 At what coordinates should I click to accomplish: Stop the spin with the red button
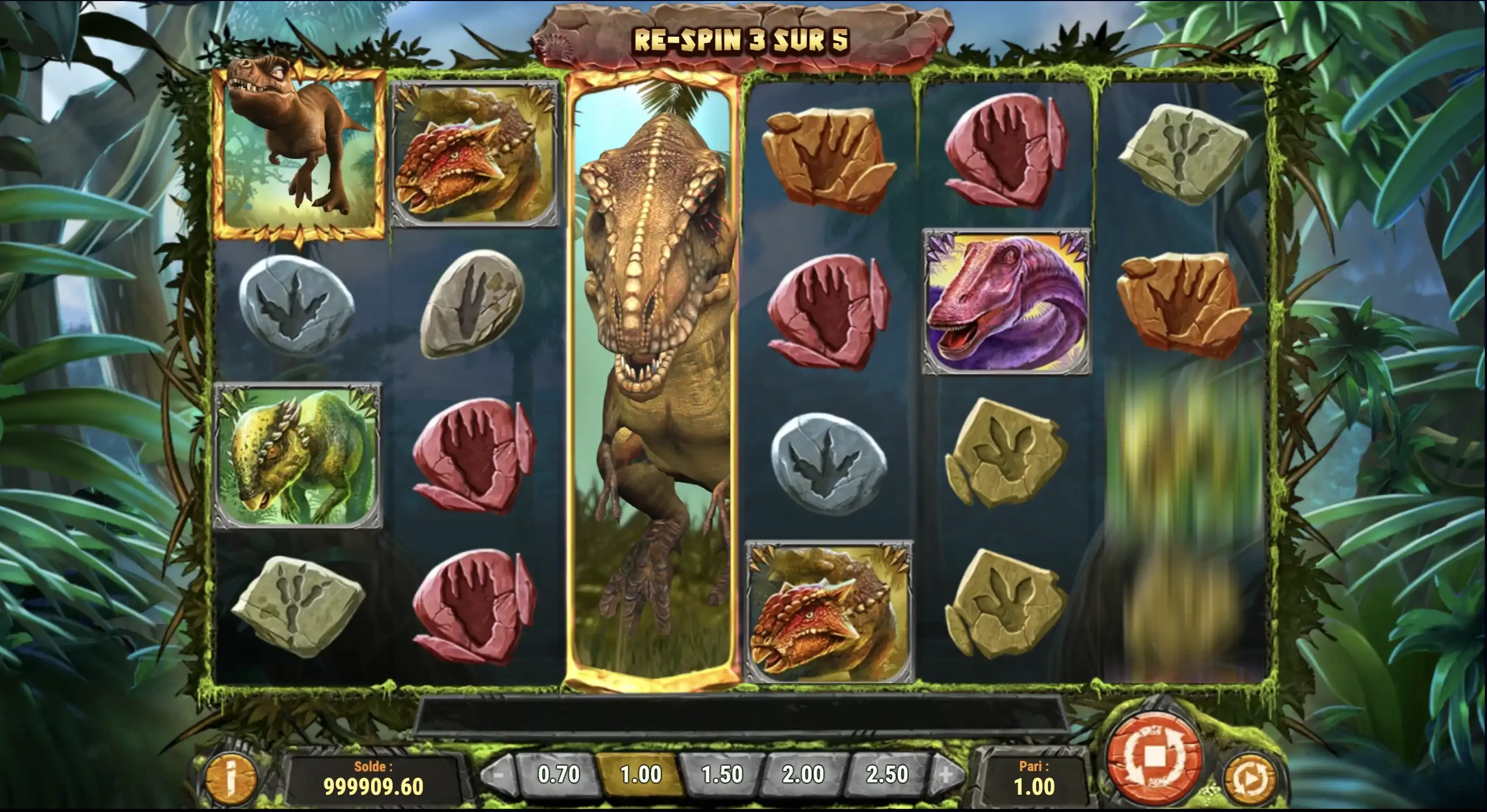coord(1154,758)
